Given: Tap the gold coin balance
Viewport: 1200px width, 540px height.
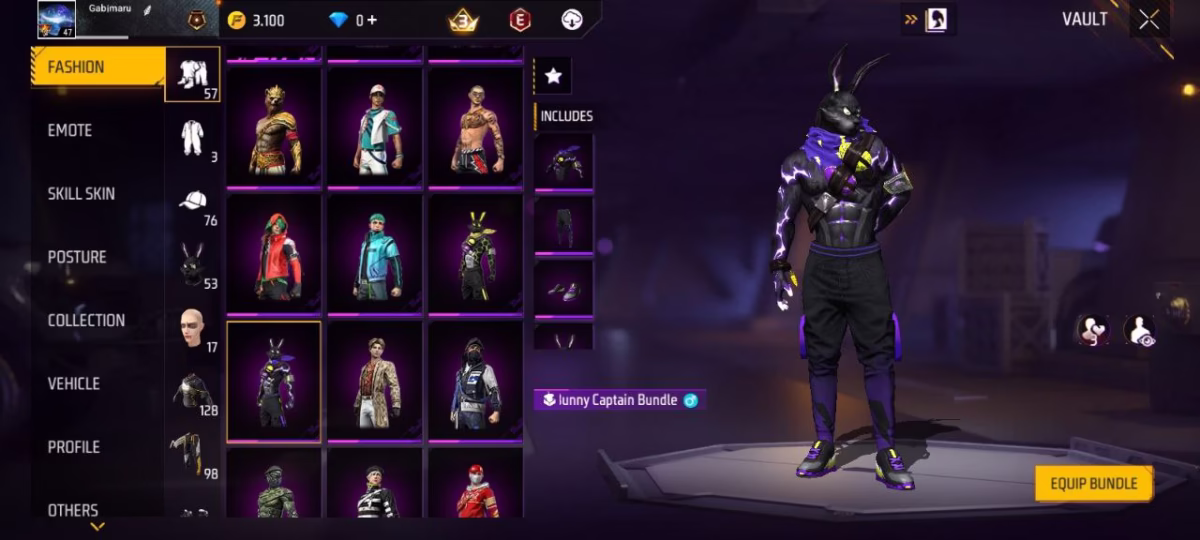Looking at the screenshot, I should (x=256, y=20).
